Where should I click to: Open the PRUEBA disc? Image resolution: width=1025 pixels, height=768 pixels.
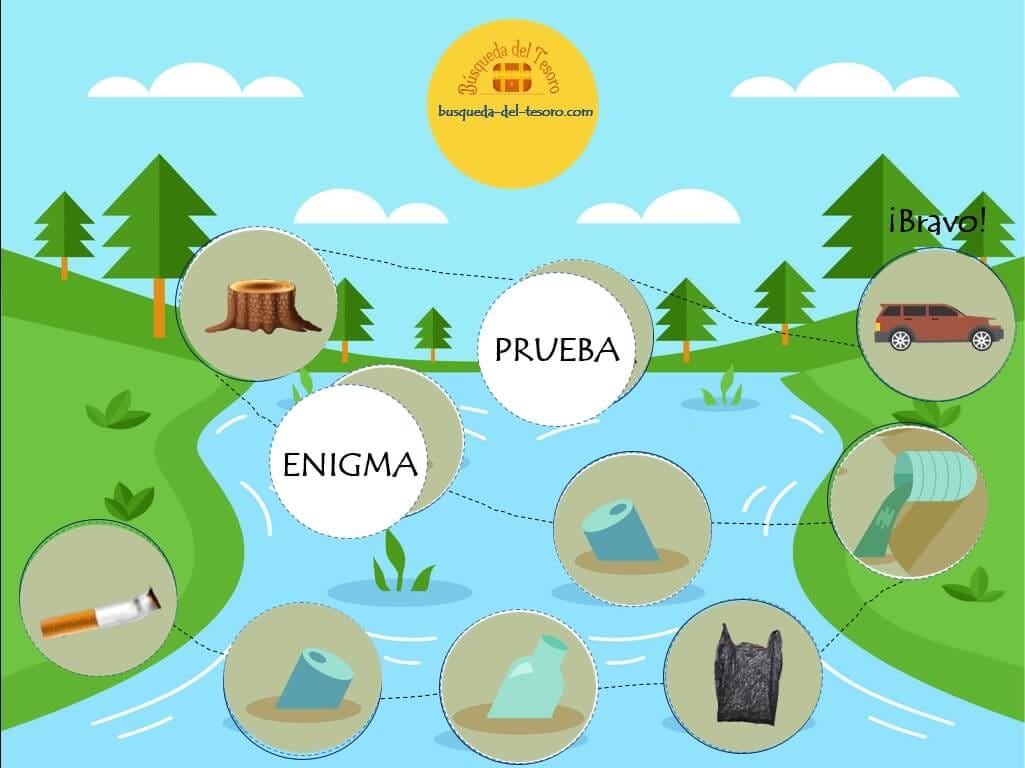556,350
